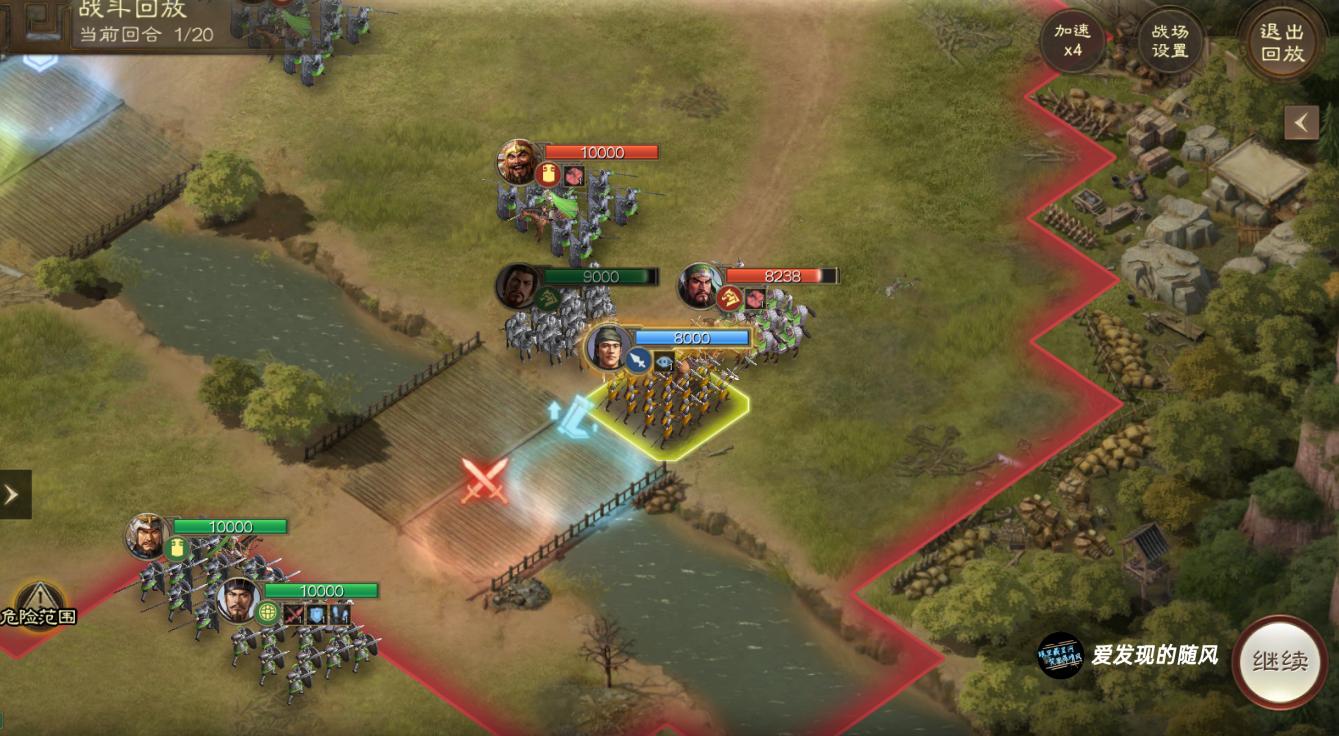The height and width of the screenshot is (736, 1339).
Task: Expand the left side panel arrow
Action: tap(10, 492)
